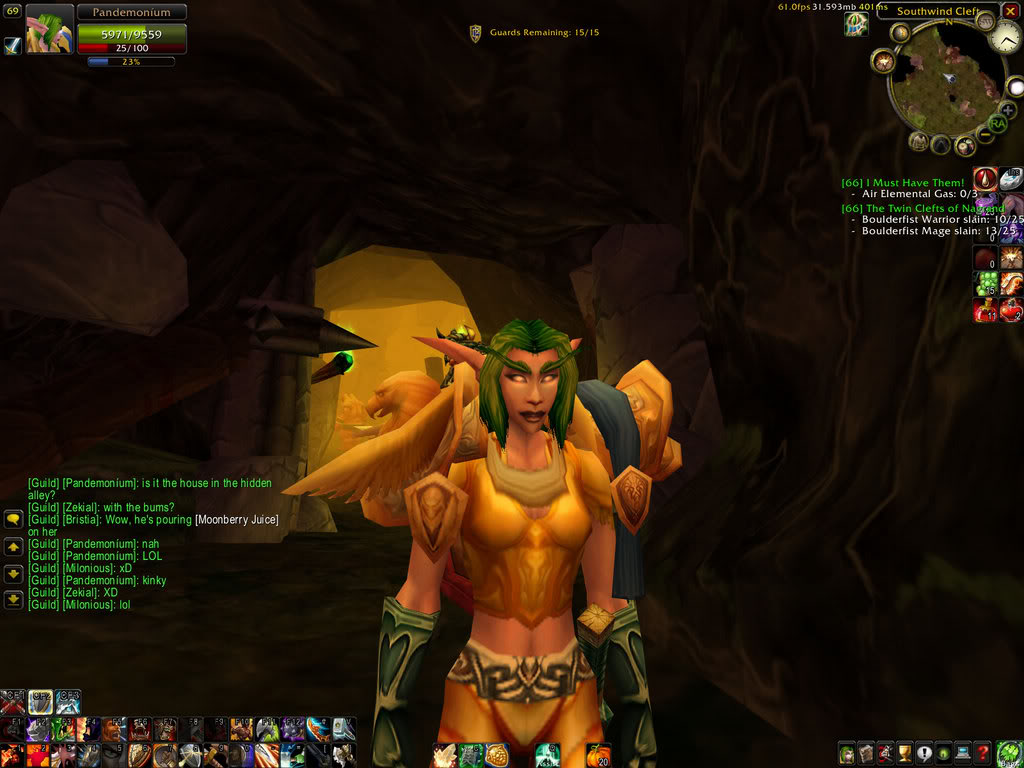Open the green clover bag slot
The width and height of the screenshot is (1024, 768).
1008,753
